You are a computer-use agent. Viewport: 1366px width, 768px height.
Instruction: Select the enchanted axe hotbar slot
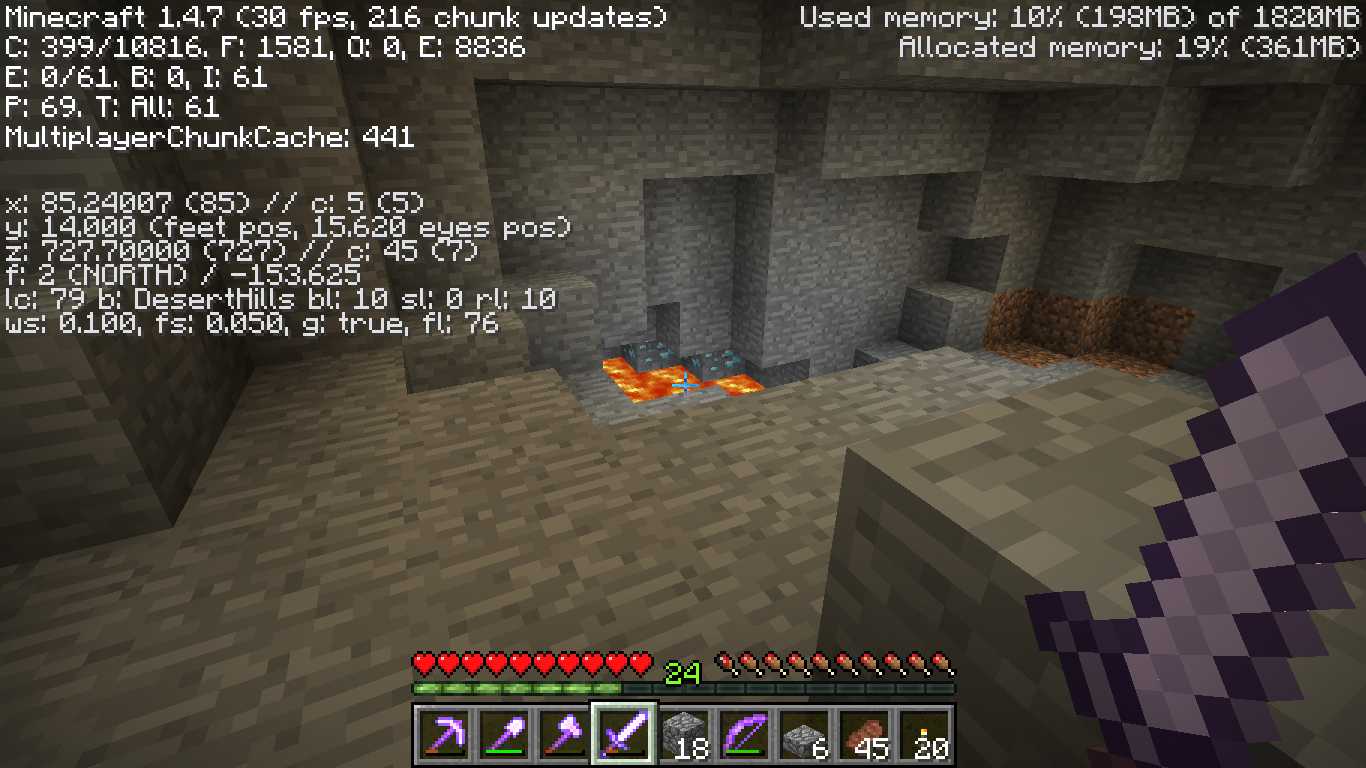pos(563,736)
